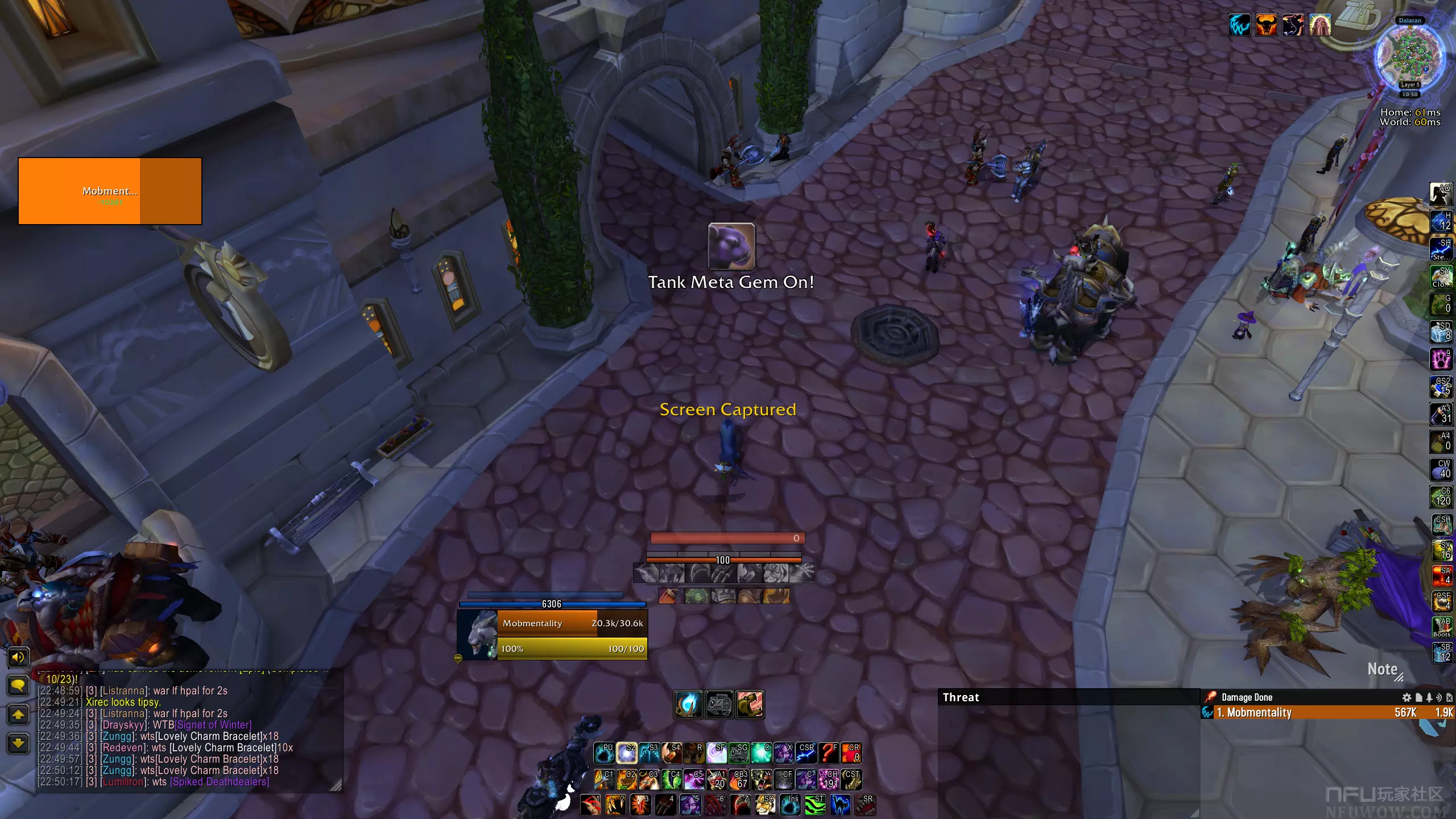This screenshot has width=1456, height=819.
Task: Open damage meter settings gear
Action: (1407, 697)
